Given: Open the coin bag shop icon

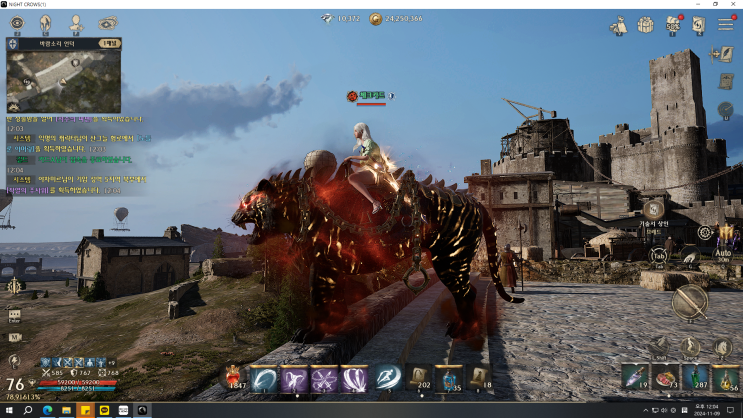Looking at the screenshot, I should [x=619, y=25].
